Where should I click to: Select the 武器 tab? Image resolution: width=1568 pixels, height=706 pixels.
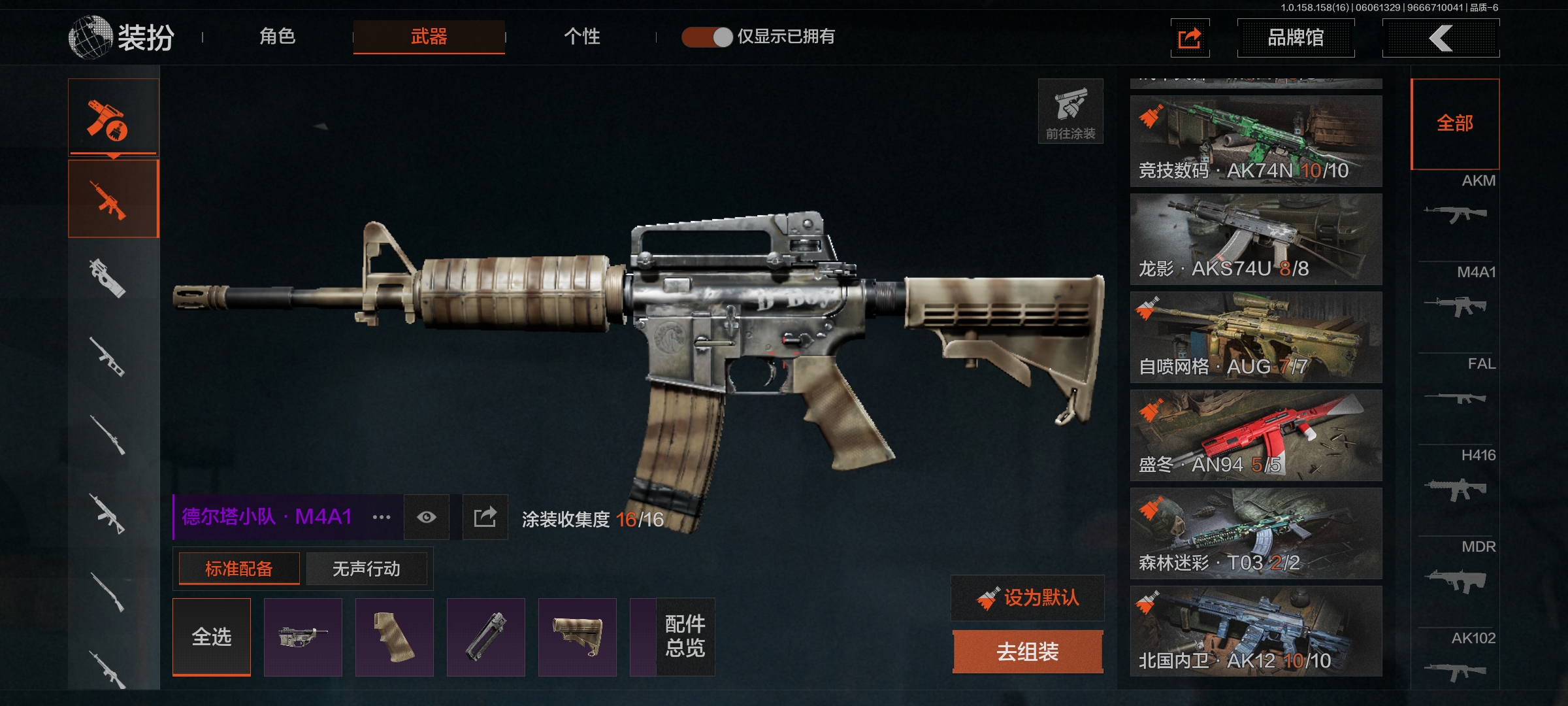pyautogui.click(x=429, y=37)
